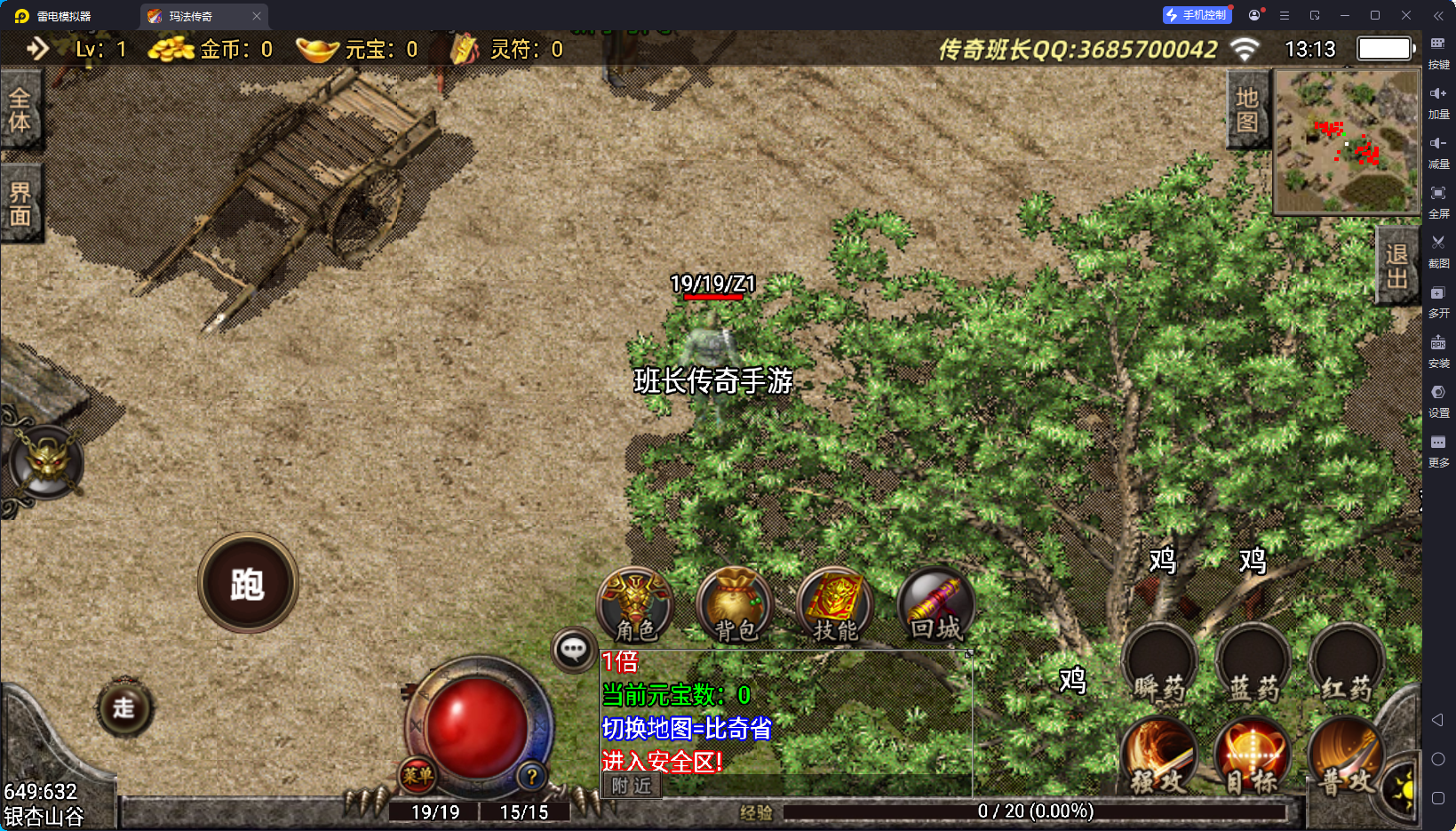The width and height of the screenshot is (1456, 831).
Task: Activate the 目标 target selector
Action: pyautogui.click(x=1253, y=755)
